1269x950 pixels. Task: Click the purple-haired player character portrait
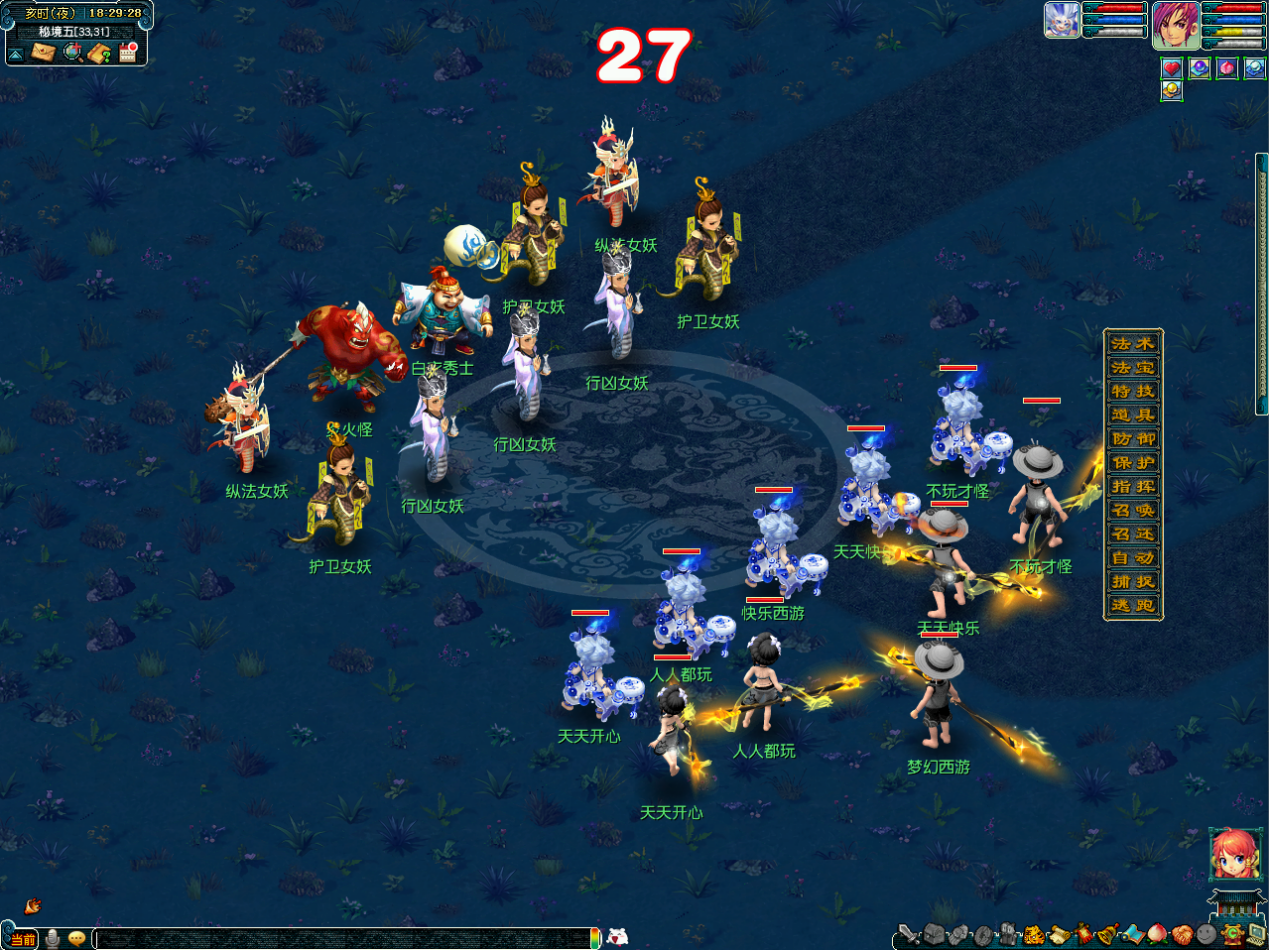point(1176,26)
